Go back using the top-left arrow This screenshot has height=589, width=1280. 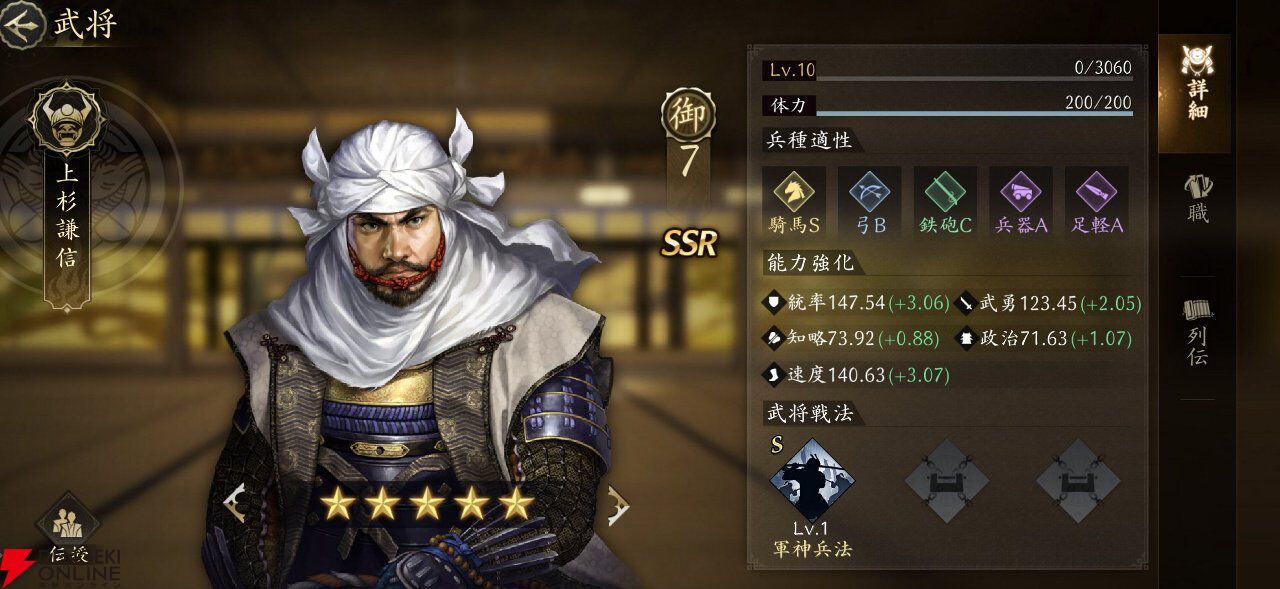pos(22,24)
